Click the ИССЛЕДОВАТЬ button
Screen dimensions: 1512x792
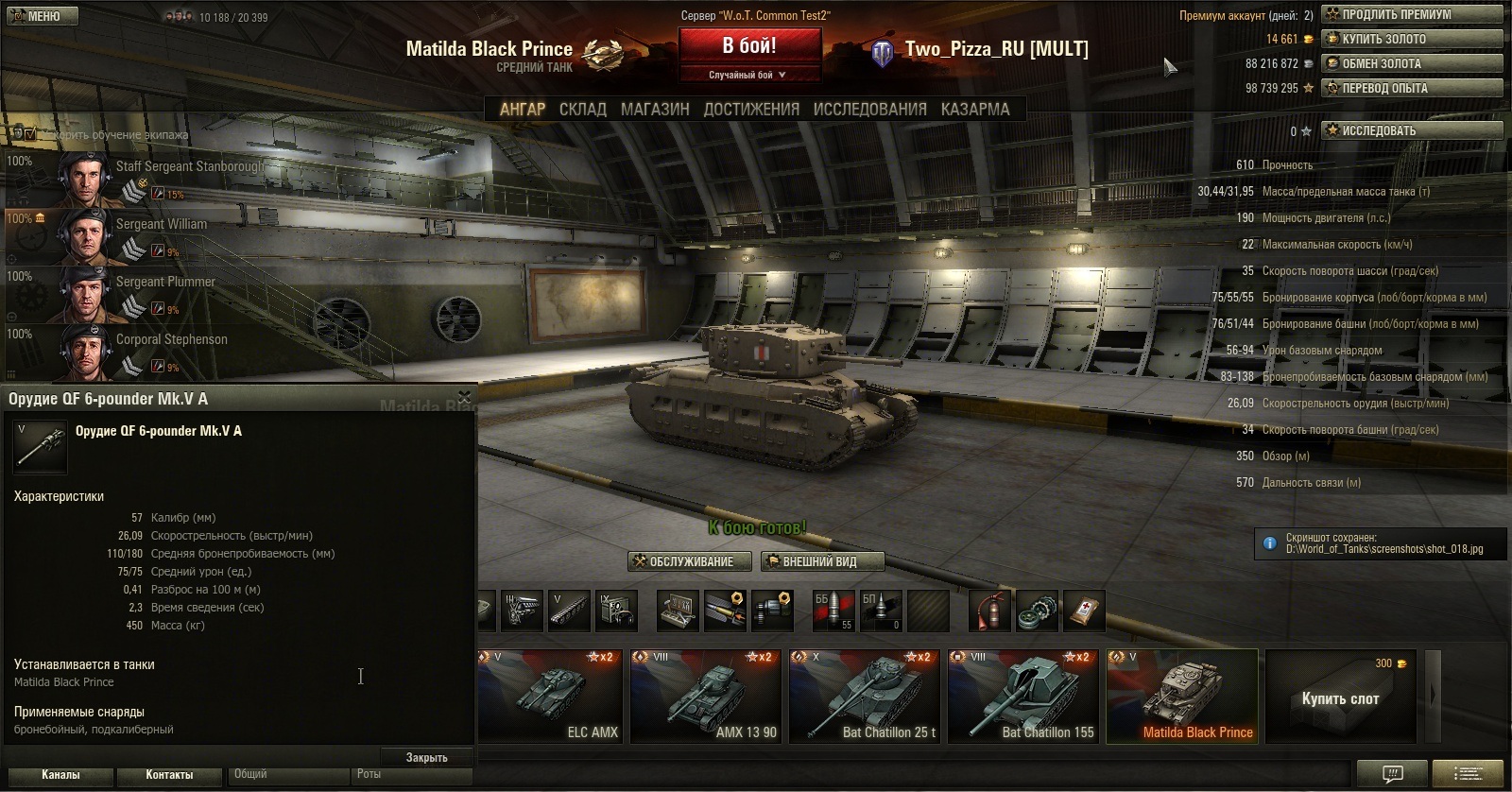1412,130
